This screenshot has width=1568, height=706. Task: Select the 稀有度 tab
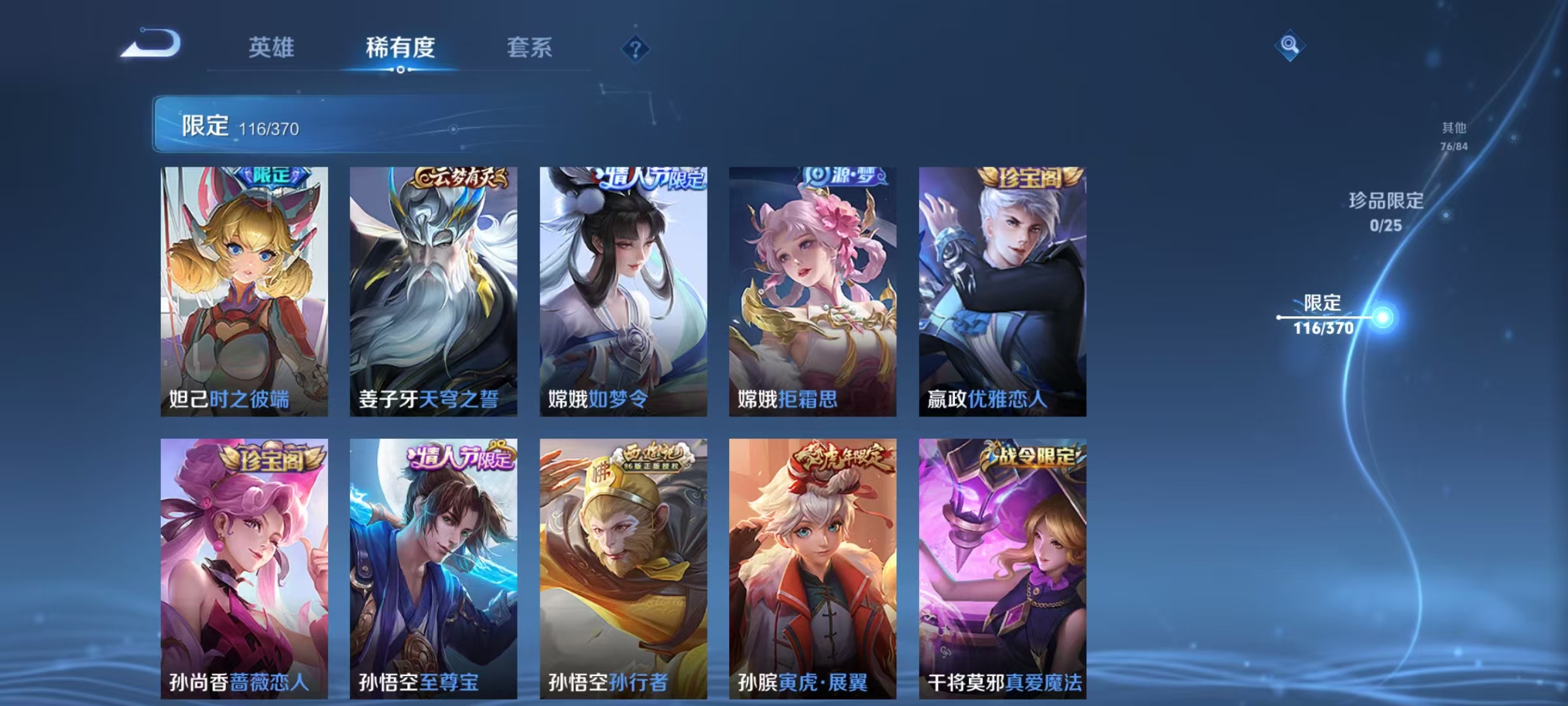tap(400, 48)
